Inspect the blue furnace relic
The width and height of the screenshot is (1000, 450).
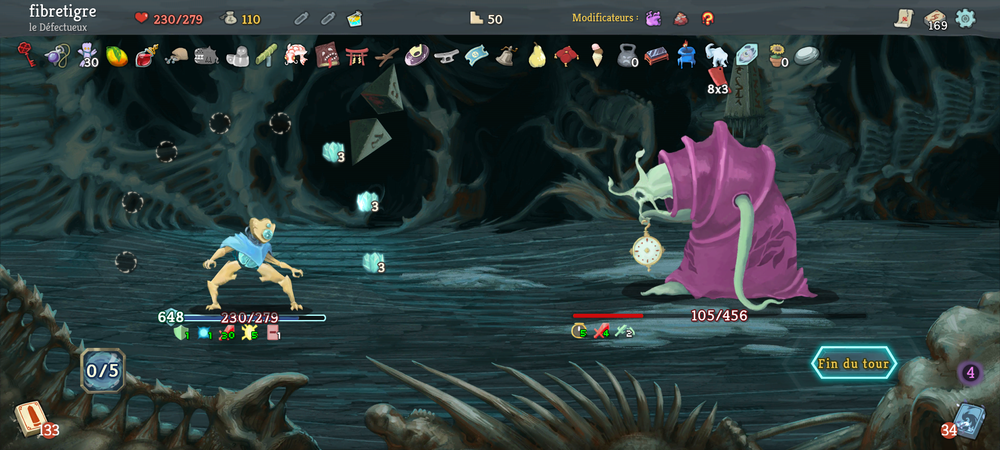[686, 55]
